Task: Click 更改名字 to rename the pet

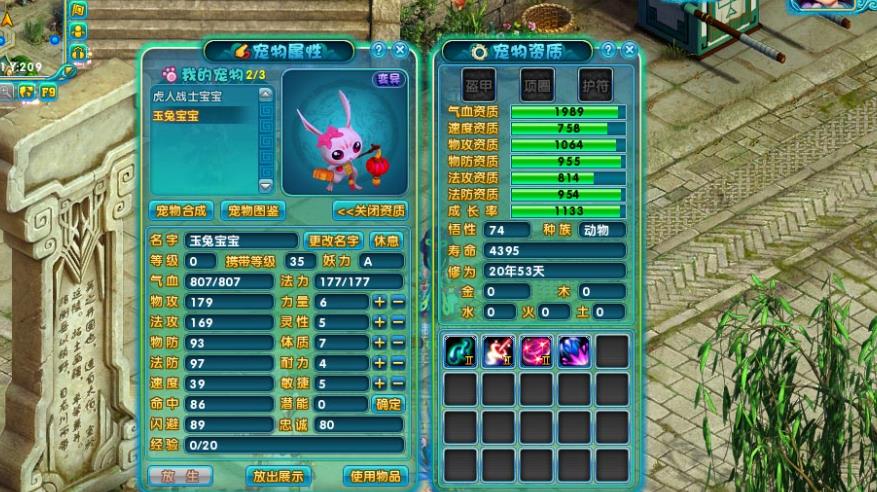Action: (333, 240)
